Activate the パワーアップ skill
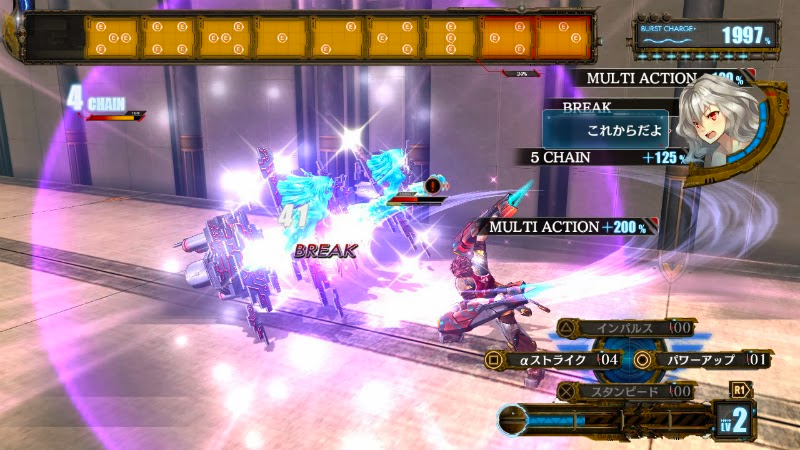Screen dimensions: 800x450 [705, 359]
